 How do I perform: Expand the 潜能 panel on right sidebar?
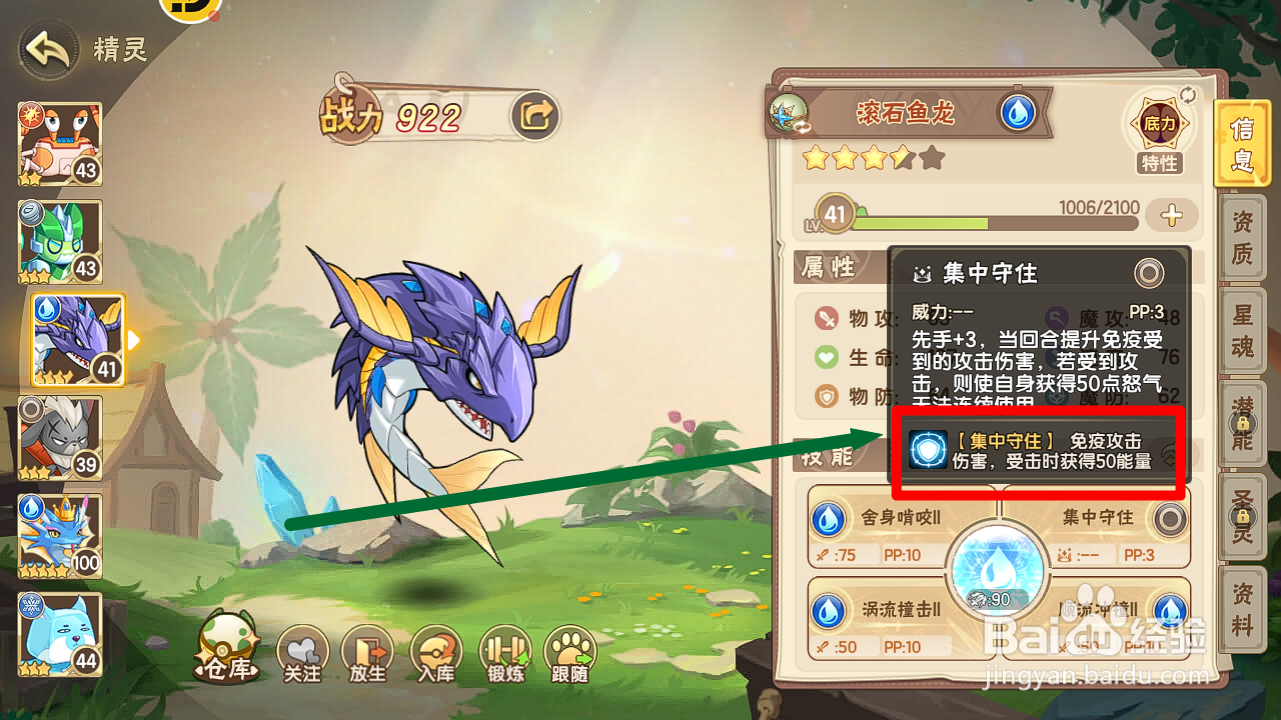click(x=1243, y=420)
